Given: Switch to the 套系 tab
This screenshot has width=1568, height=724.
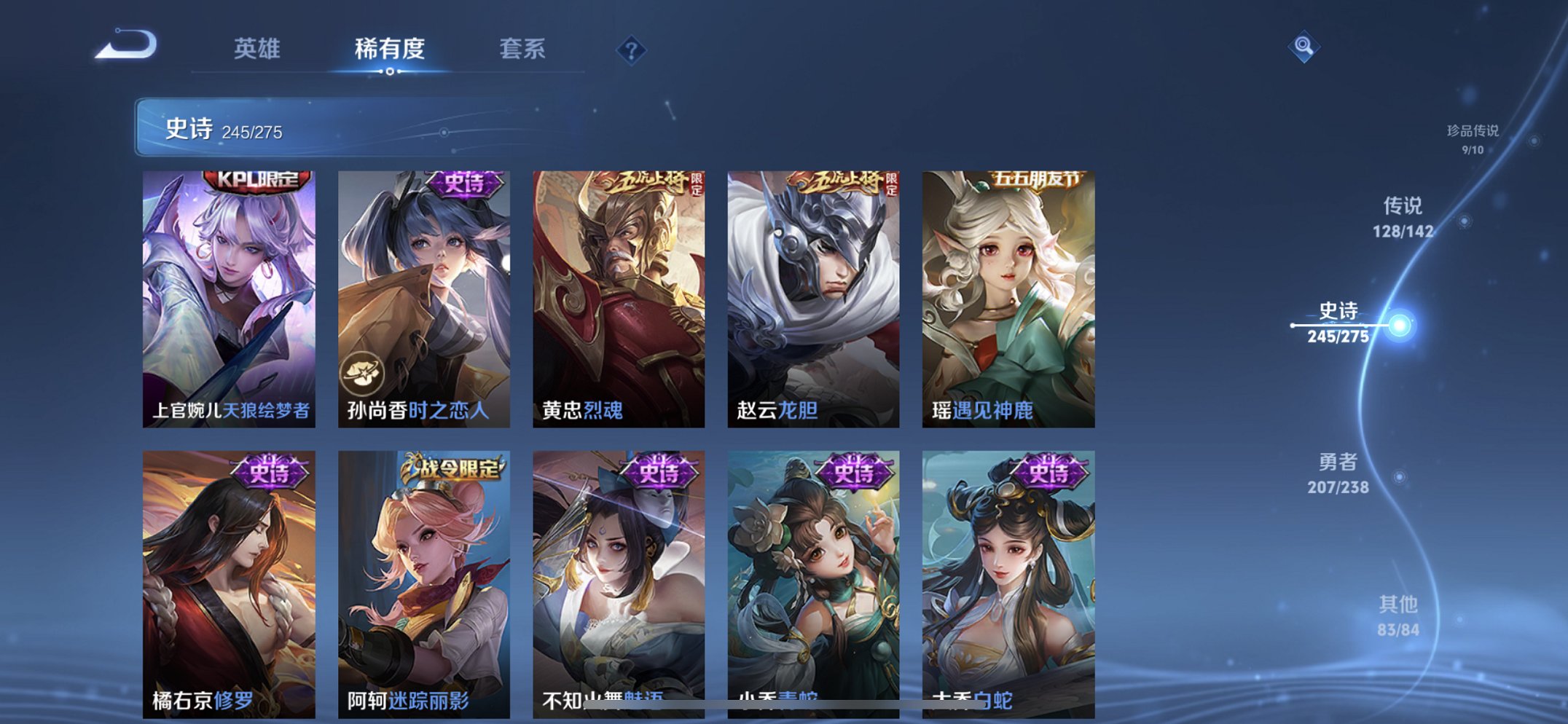Looking at the screenshot, I should click(522, 50).
